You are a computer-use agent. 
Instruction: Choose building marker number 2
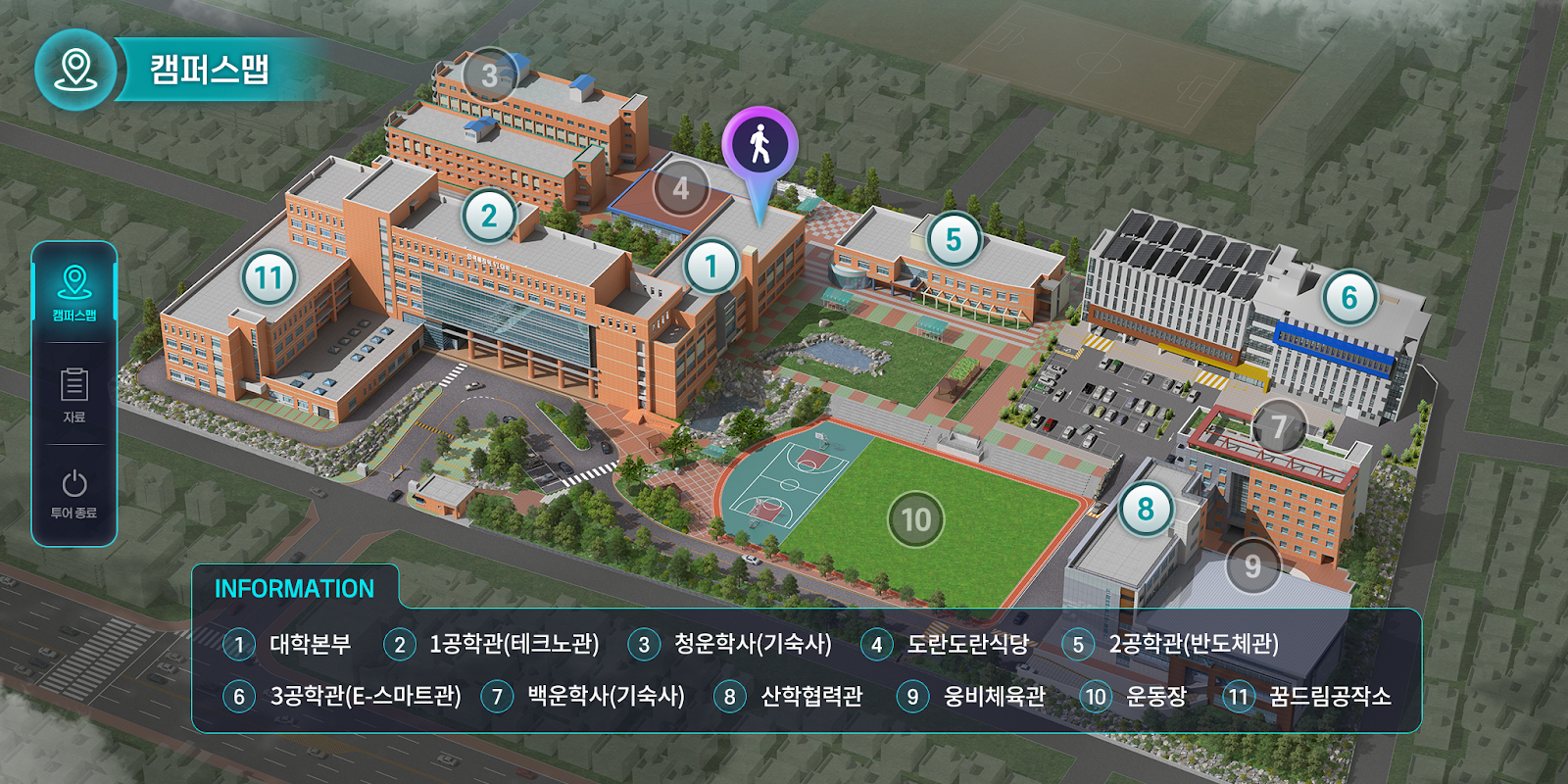pyautogui.click(x=489, y=216)
